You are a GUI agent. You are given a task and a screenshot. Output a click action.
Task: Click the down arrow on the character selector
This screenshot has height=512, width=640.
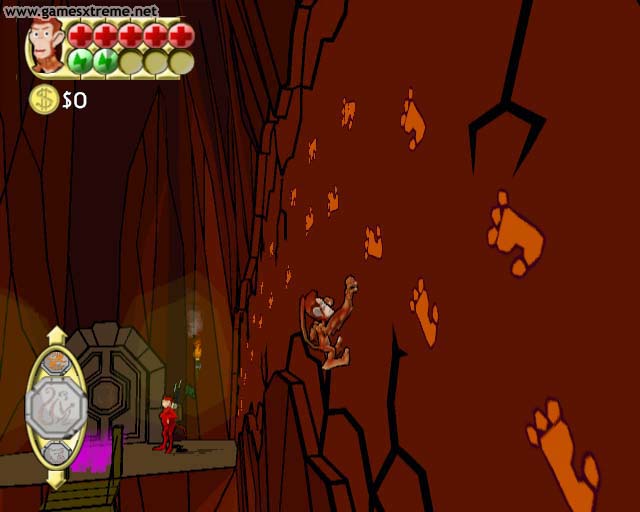pyautogui.click(x=57, y=478)
